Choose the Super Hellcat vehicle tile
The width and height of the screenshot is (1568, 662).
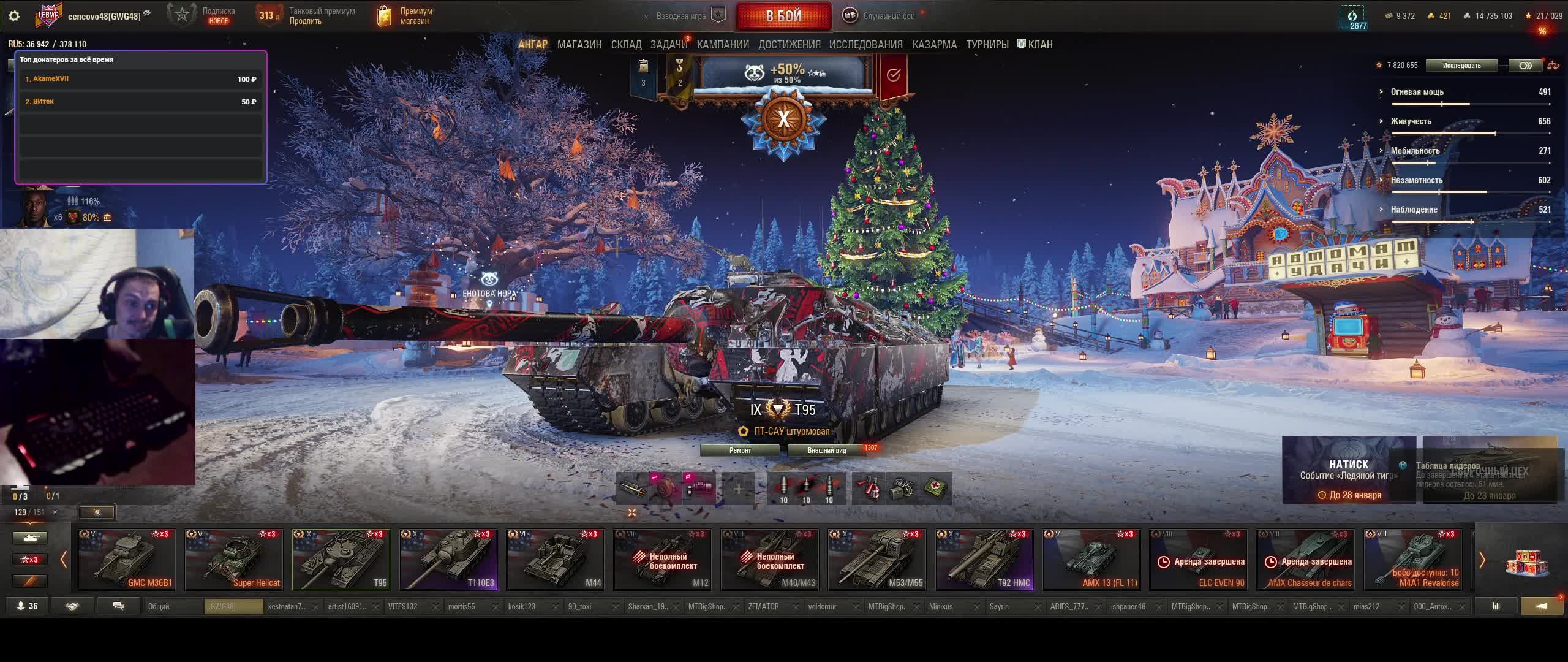point(234,560)
